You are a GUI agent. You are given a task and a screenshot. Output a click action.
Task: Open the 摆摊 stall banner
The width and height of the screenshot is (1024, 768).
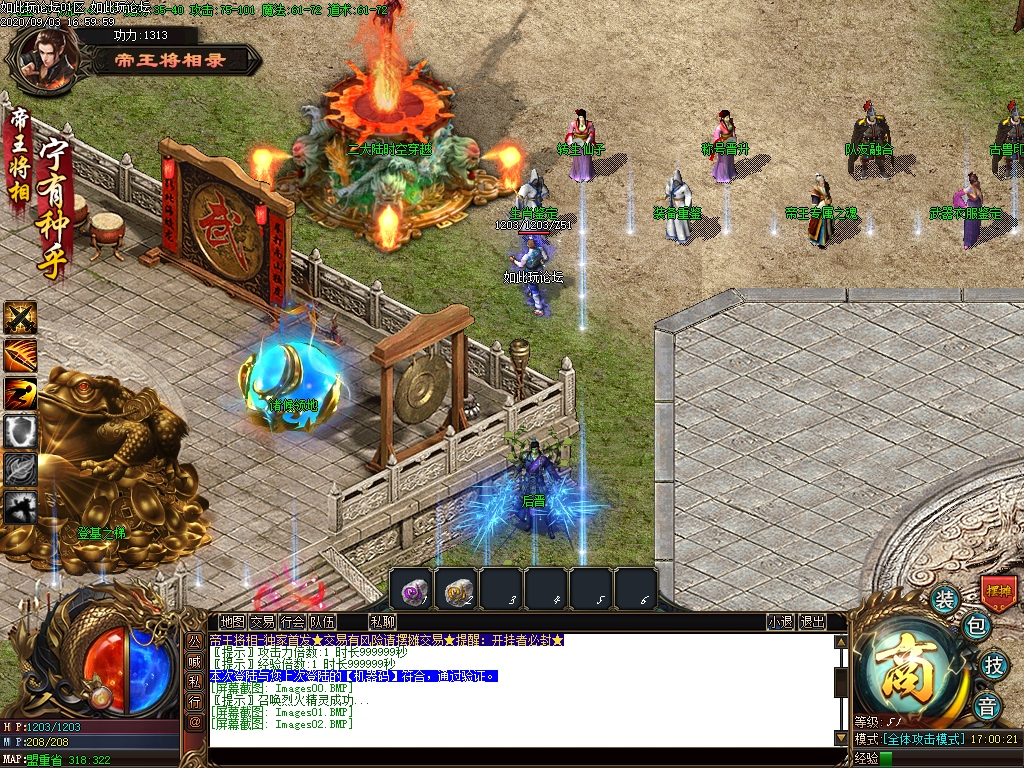[x=998, y=591]
